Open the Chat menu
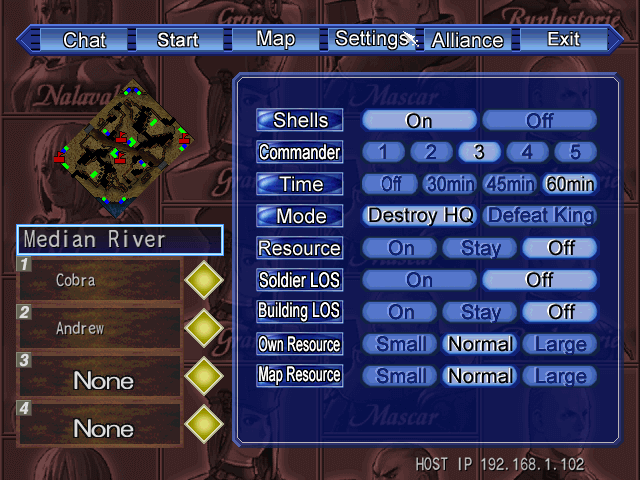Screen dimensions: 640x480 [84, 40]
